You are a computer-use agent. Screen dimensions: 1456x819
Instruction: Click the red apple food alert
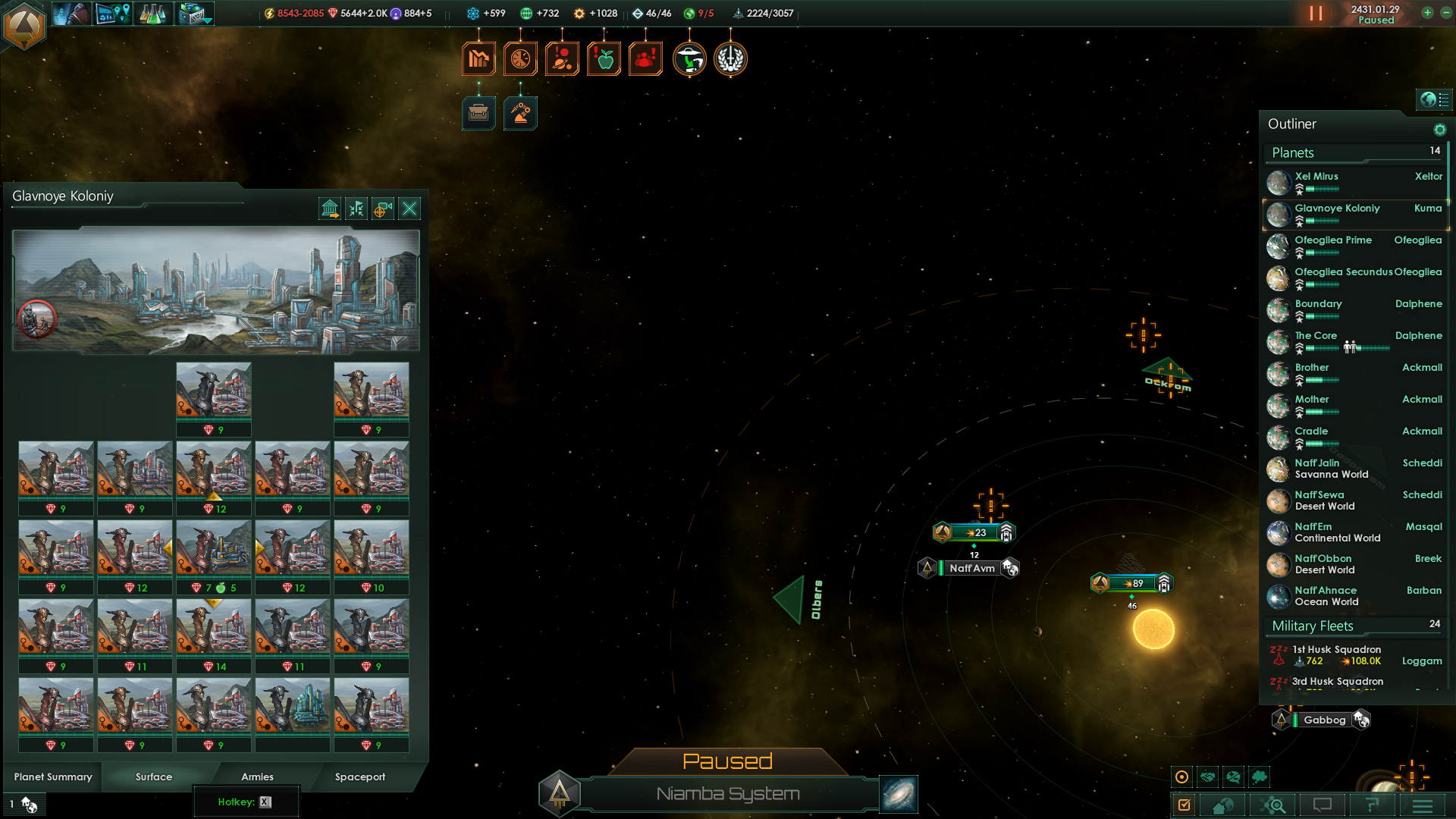tap(604, 59)
